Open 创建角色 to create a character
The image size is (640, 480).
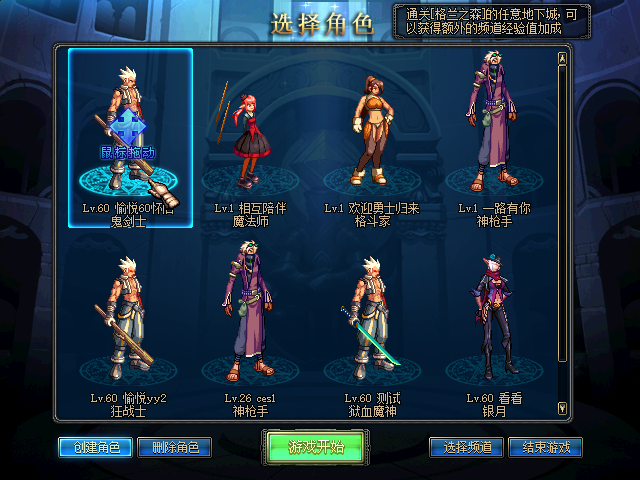95,447
